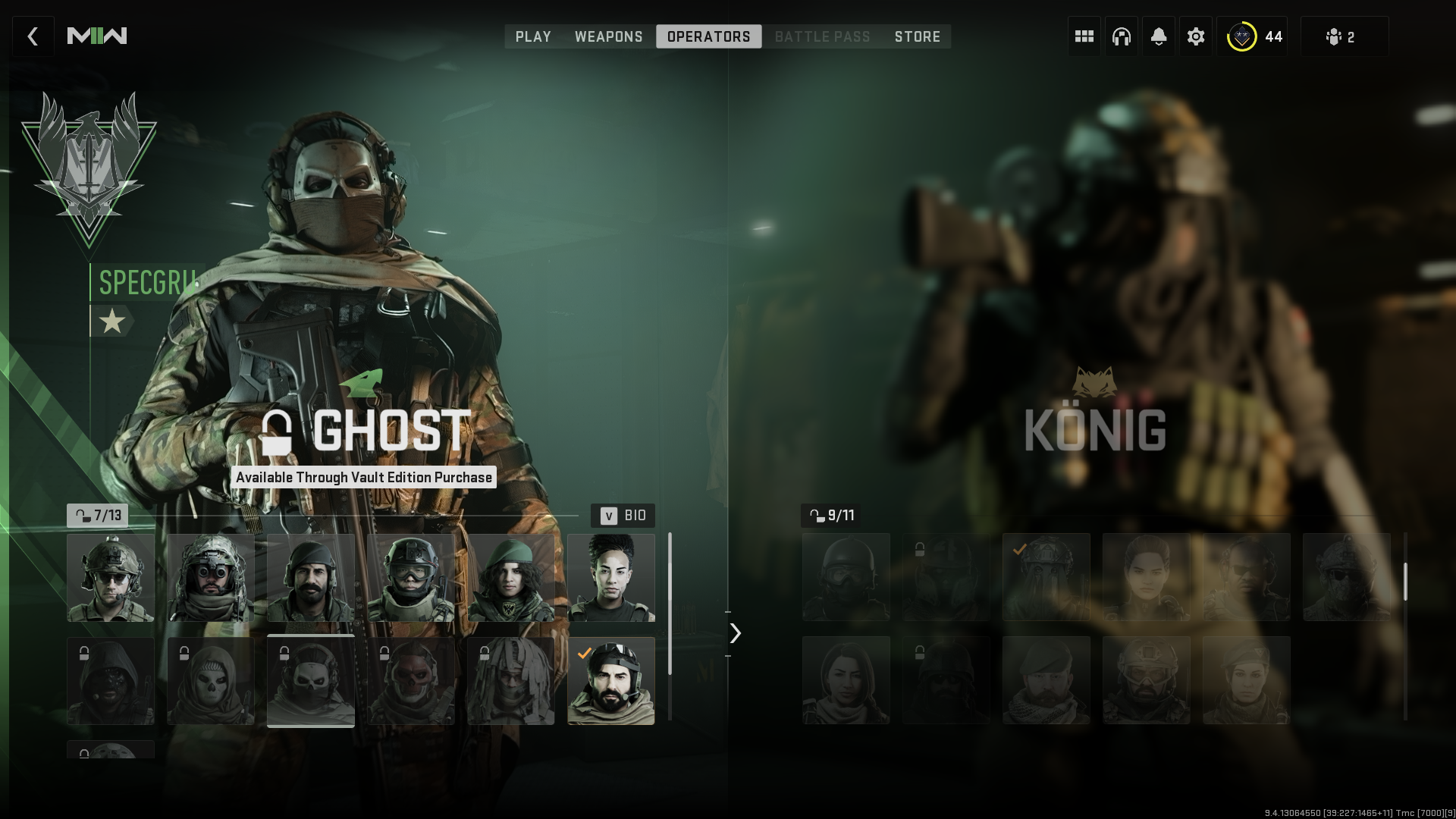
Task: Click the right chevron toward KorTac faction
Action: (733, 632)
